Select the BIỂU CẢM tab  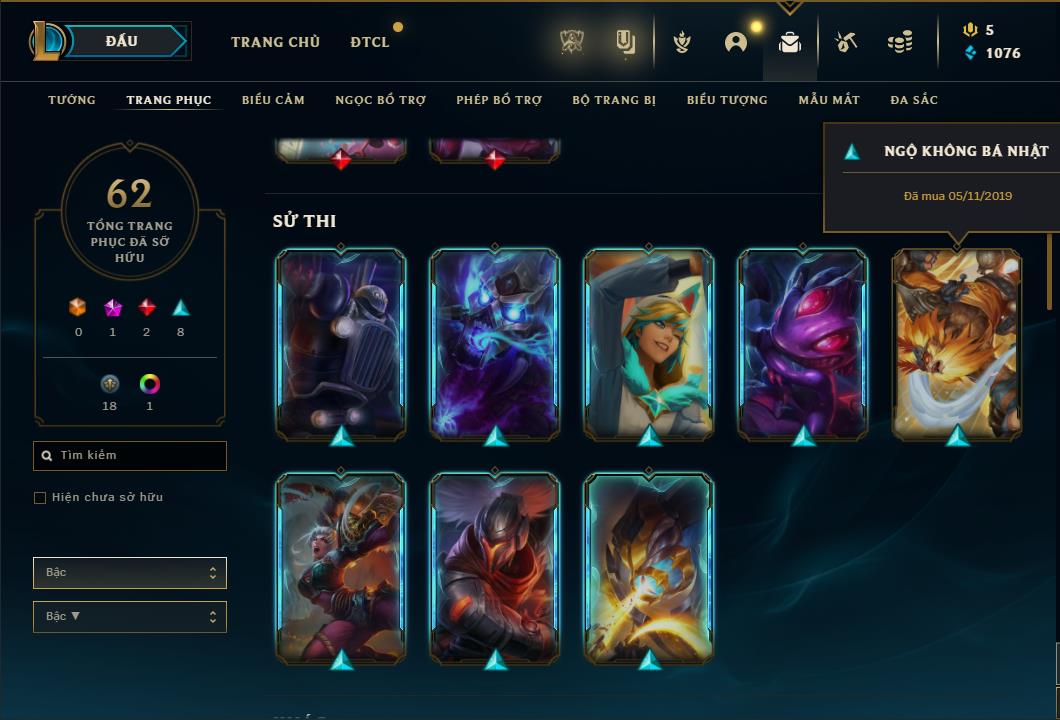coord(273,100)
